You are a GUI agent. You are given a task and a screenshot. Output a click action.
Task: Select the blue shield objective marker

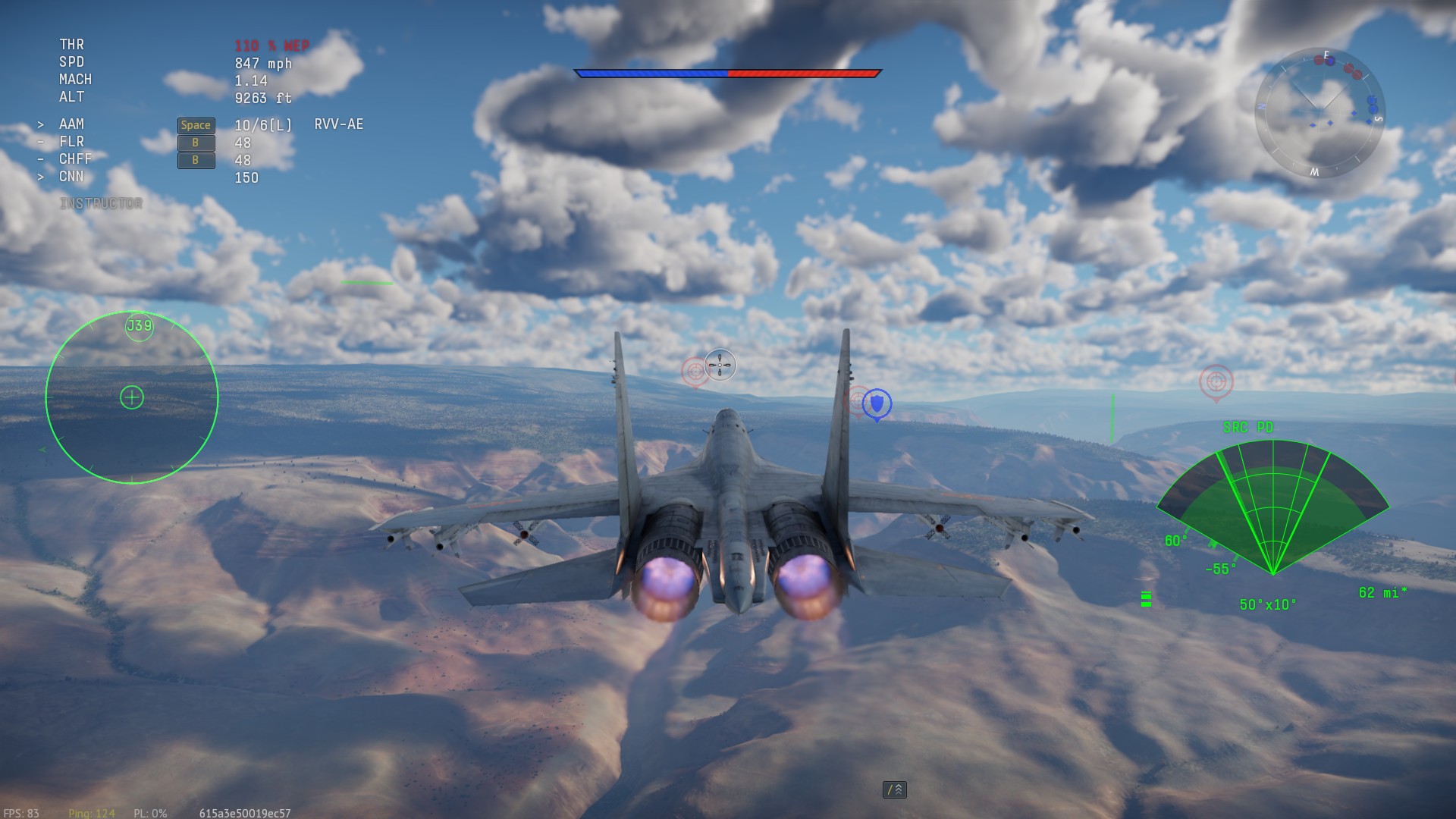pyautogui.click(x=877, y=403)
